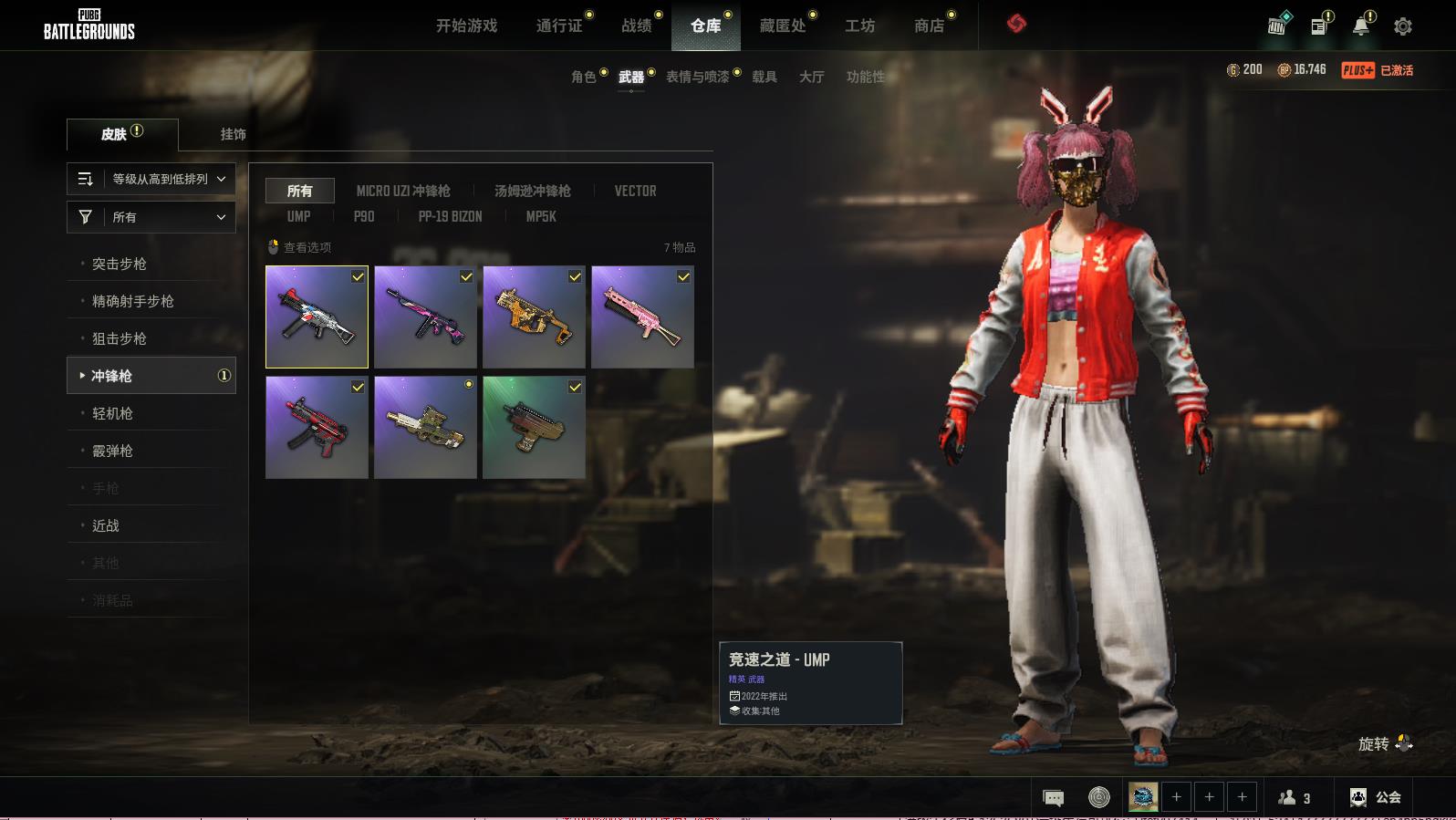Open the 商店 store tab
The height and width of the screenshot is (820, 1456).
coord(929,26)
